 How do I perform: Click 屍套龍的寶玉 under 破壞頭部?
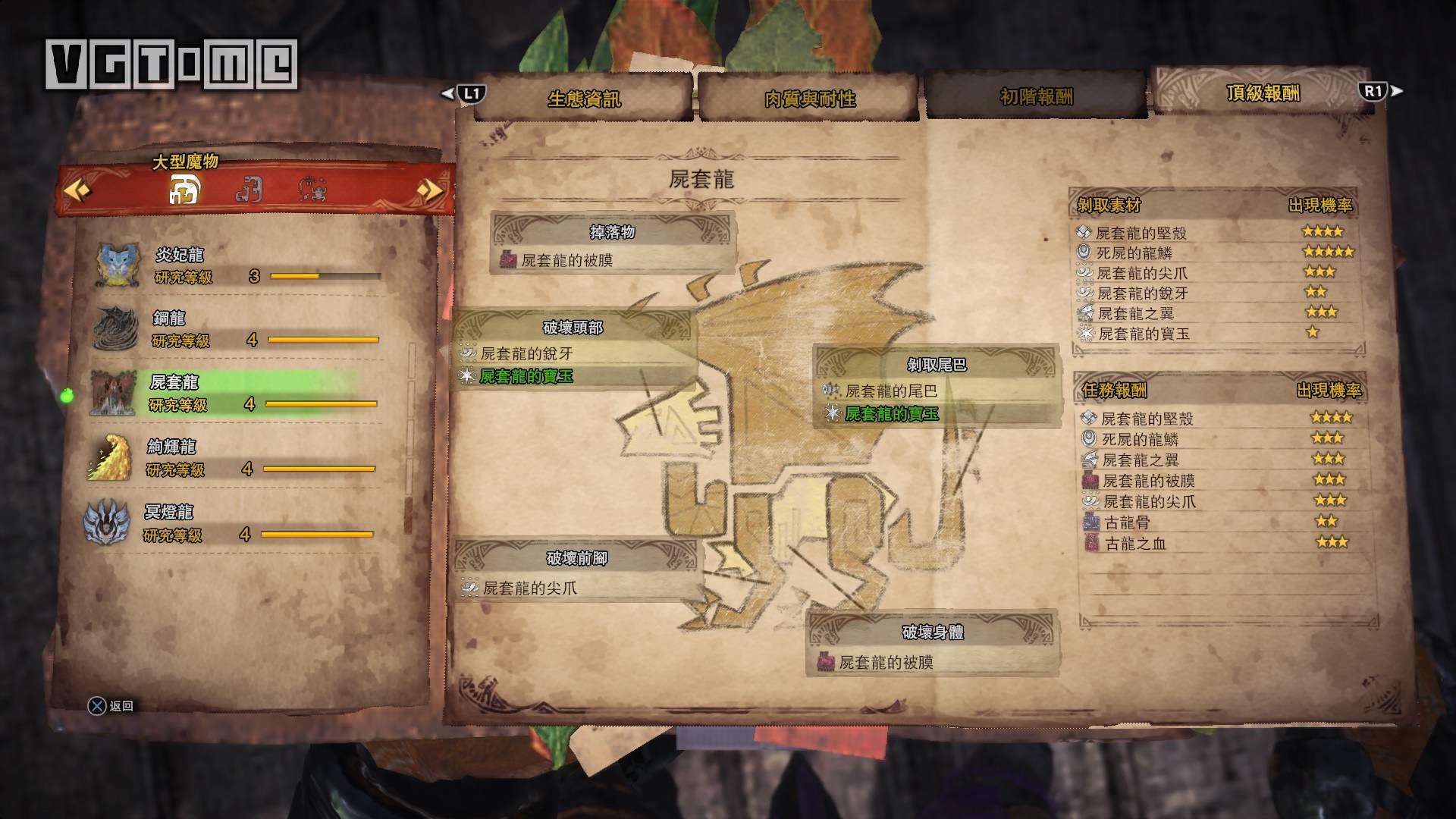pos(526,376)
